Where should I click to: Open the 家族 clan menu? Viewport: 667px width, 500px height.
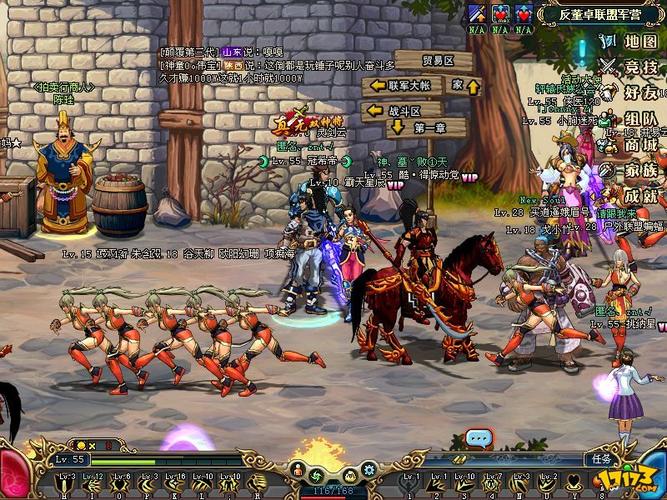(x=640, y=170)
